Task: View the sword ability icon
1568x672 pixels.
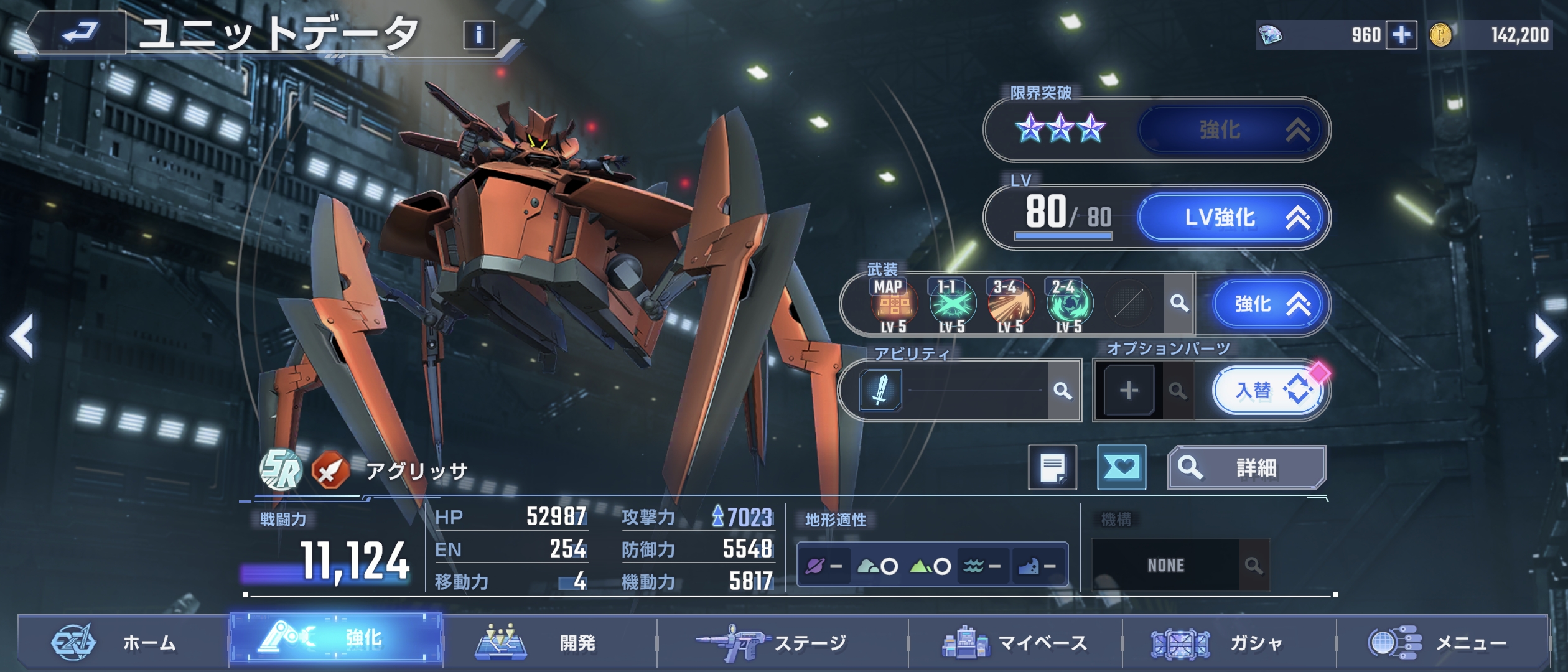Action: 880,390
